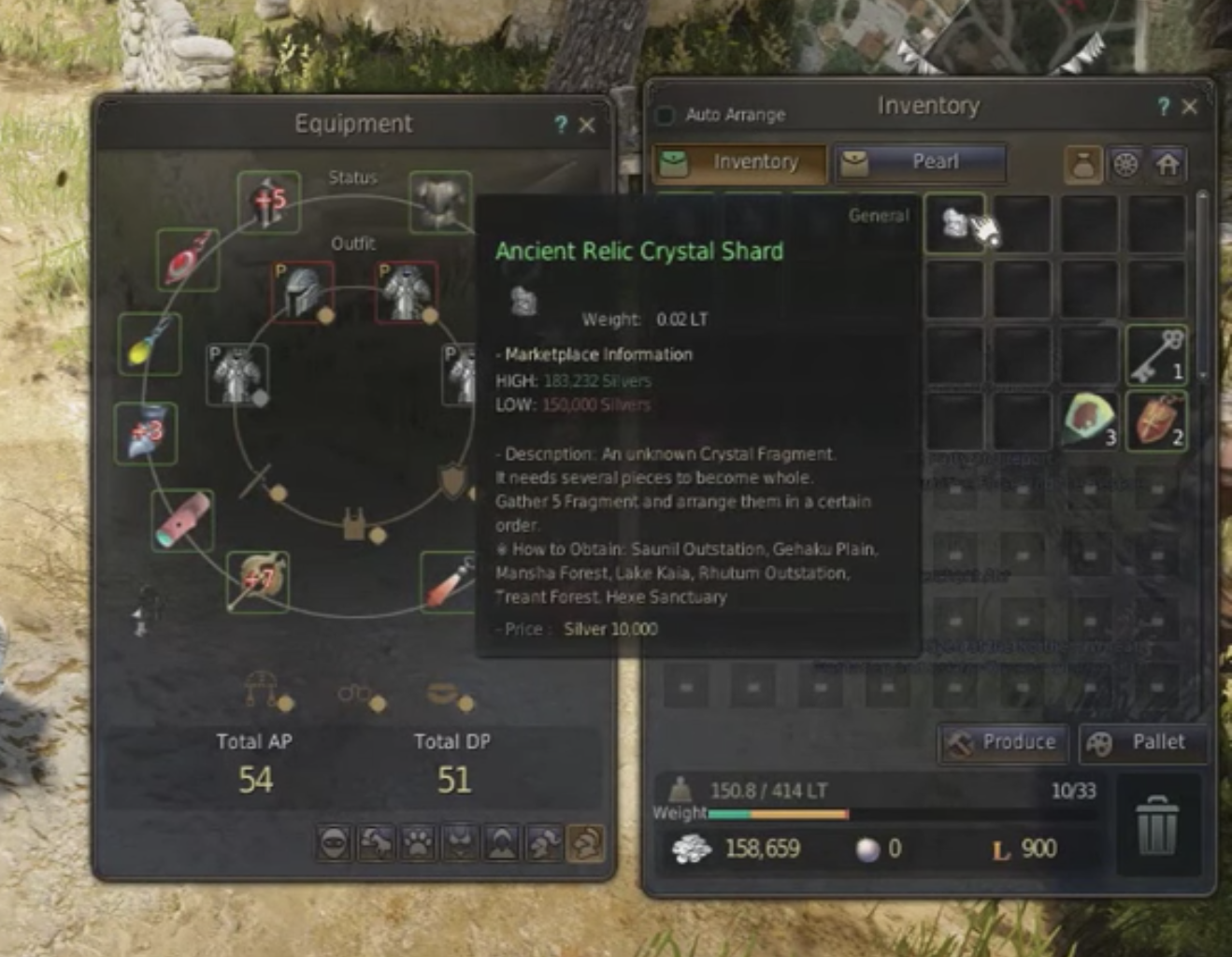This screenshot has height=957, width=1232.
Task: Select the helmet outfit slot
Action: 303,292
